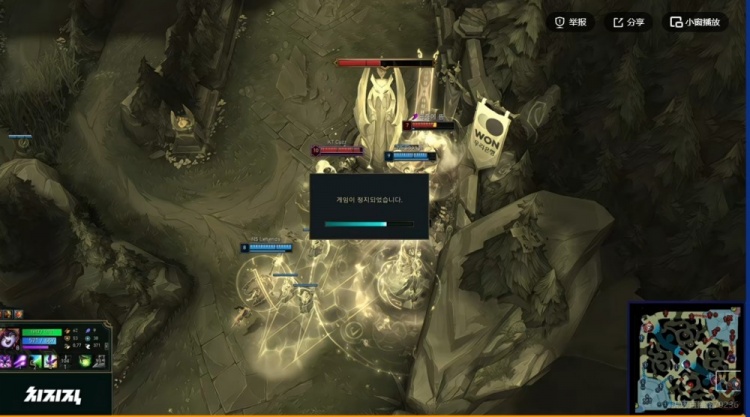The height and width of the screenshot is (417, 750).
Task: Report the video with the 举报 button
Action: point(571,22)
